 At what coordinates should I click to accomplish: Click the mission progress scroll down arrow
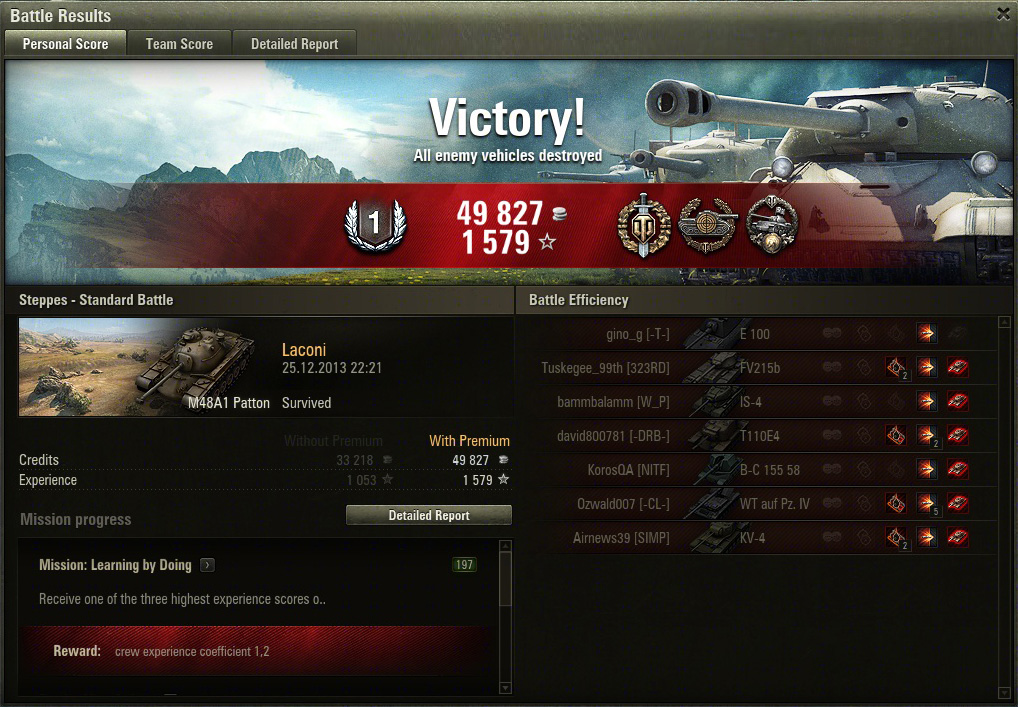(504, 688)
